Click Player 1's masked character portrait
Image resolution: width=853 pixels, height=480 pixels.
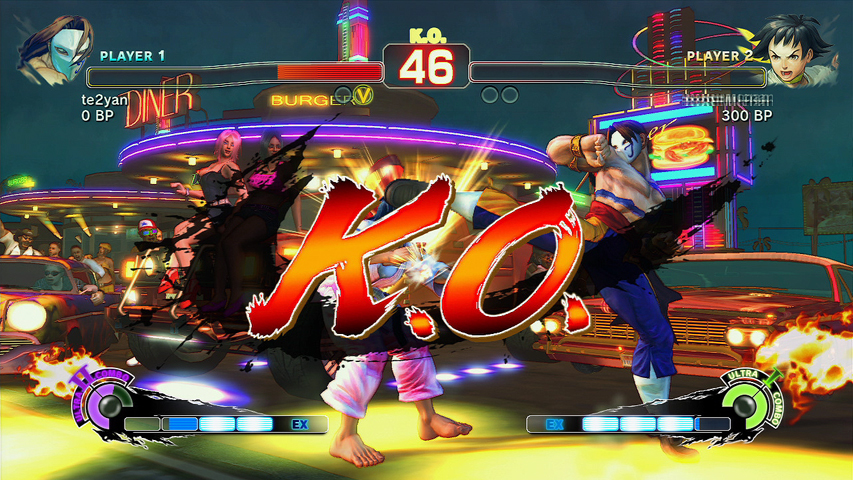[50, 50]
